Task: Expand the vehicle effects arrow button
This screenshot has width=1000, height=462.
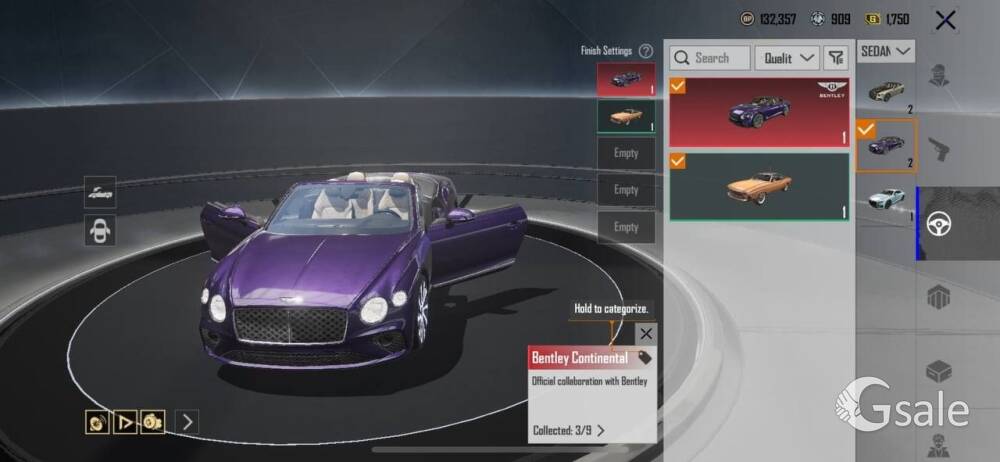Action: pyautogui.click(x=186, y=422)
